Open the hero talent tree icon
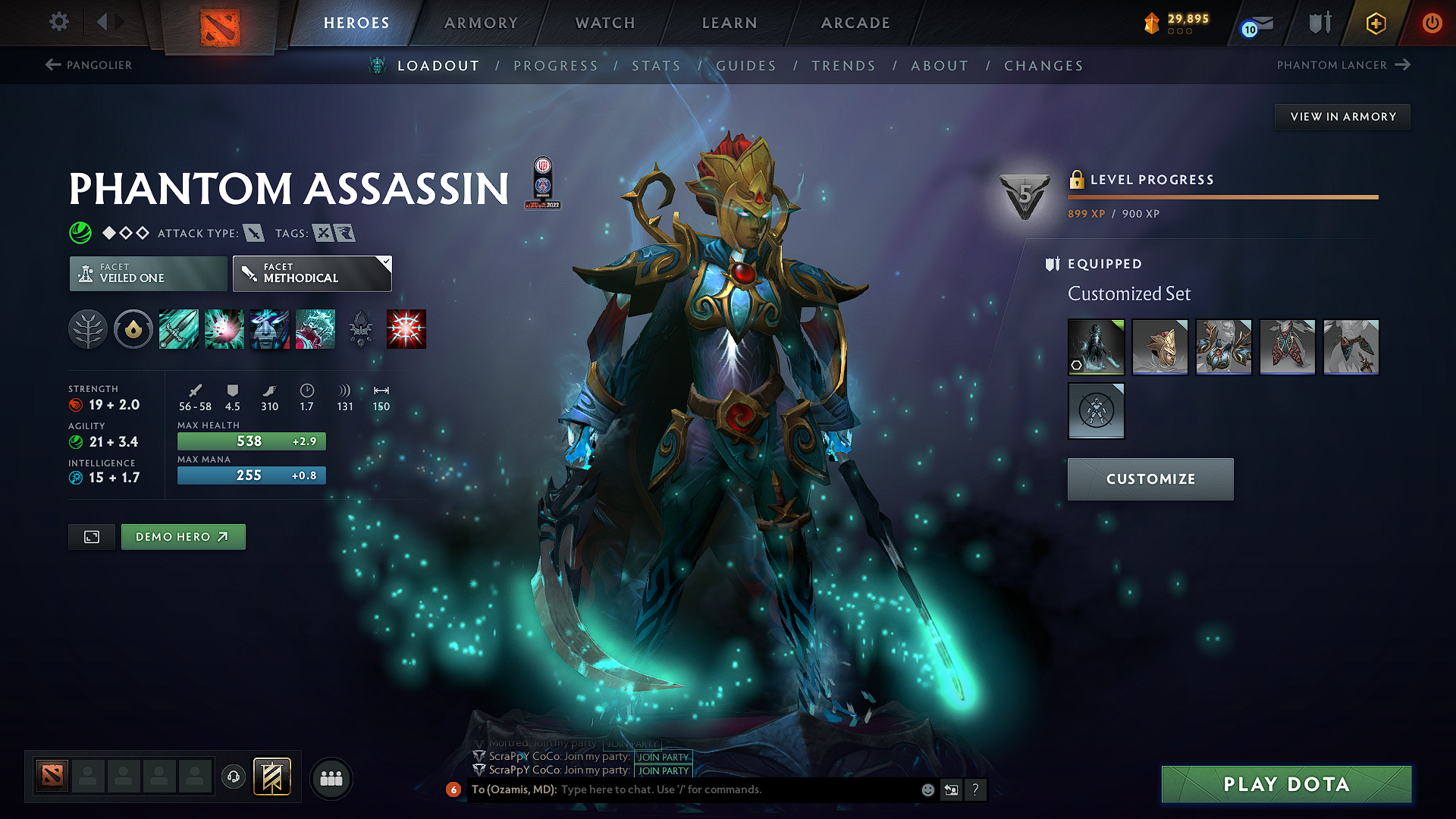 [89, 329]
